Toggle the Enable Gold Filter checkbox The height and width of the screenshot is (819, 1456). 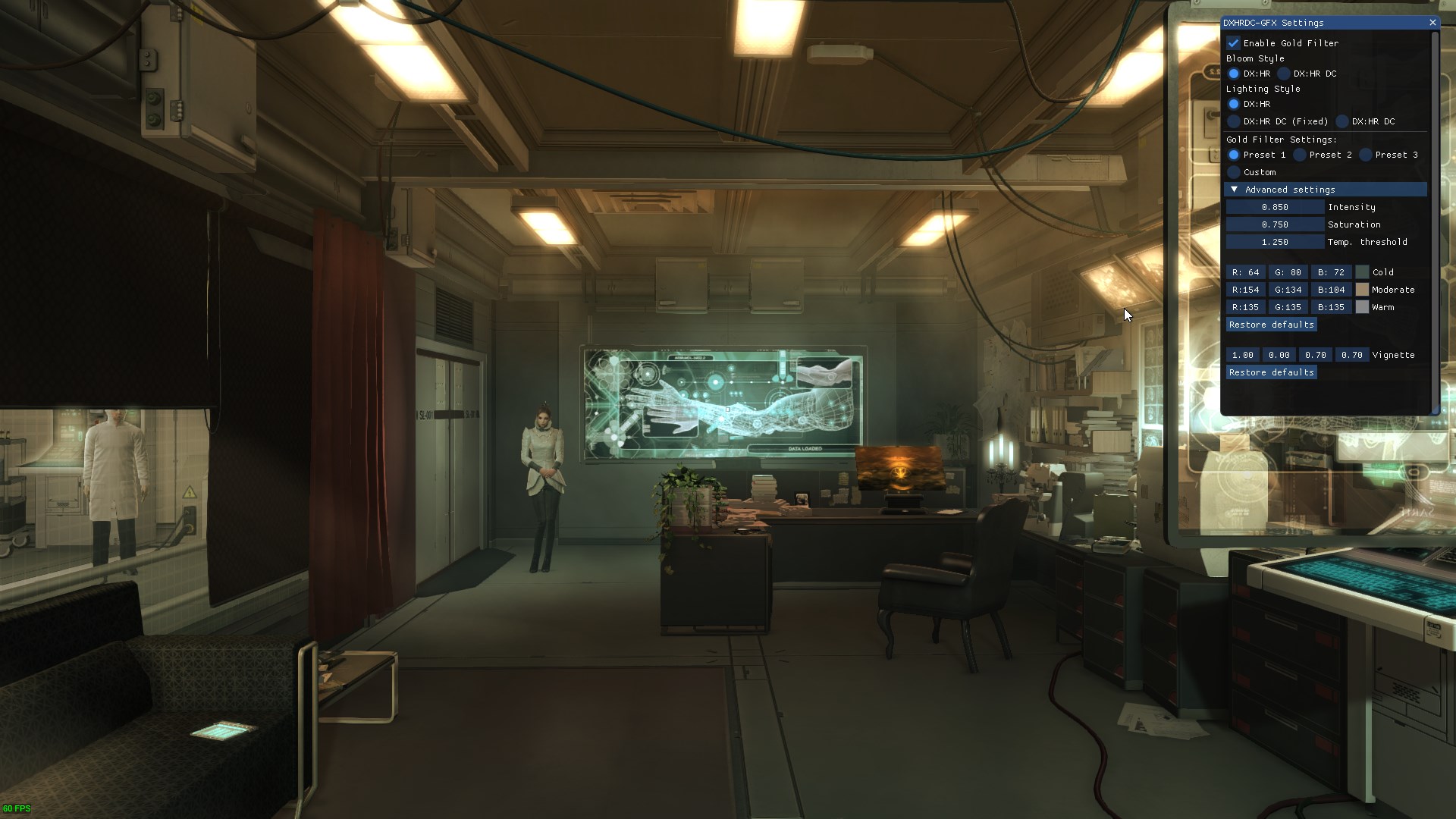(1234, 43)
